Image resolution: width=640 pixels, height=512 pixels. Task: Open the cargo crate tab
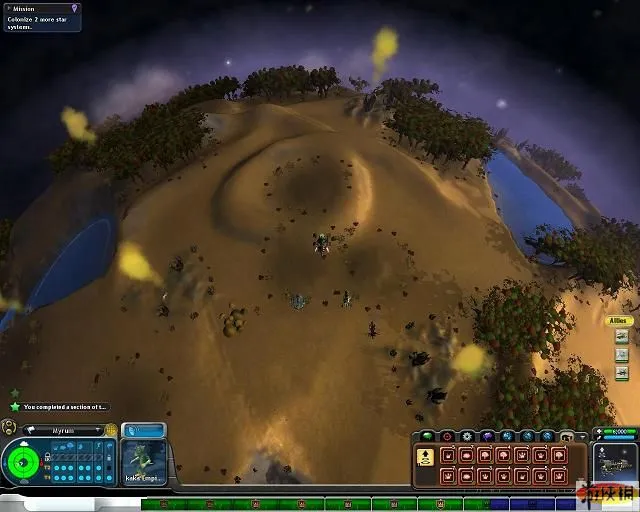[567, 437]
